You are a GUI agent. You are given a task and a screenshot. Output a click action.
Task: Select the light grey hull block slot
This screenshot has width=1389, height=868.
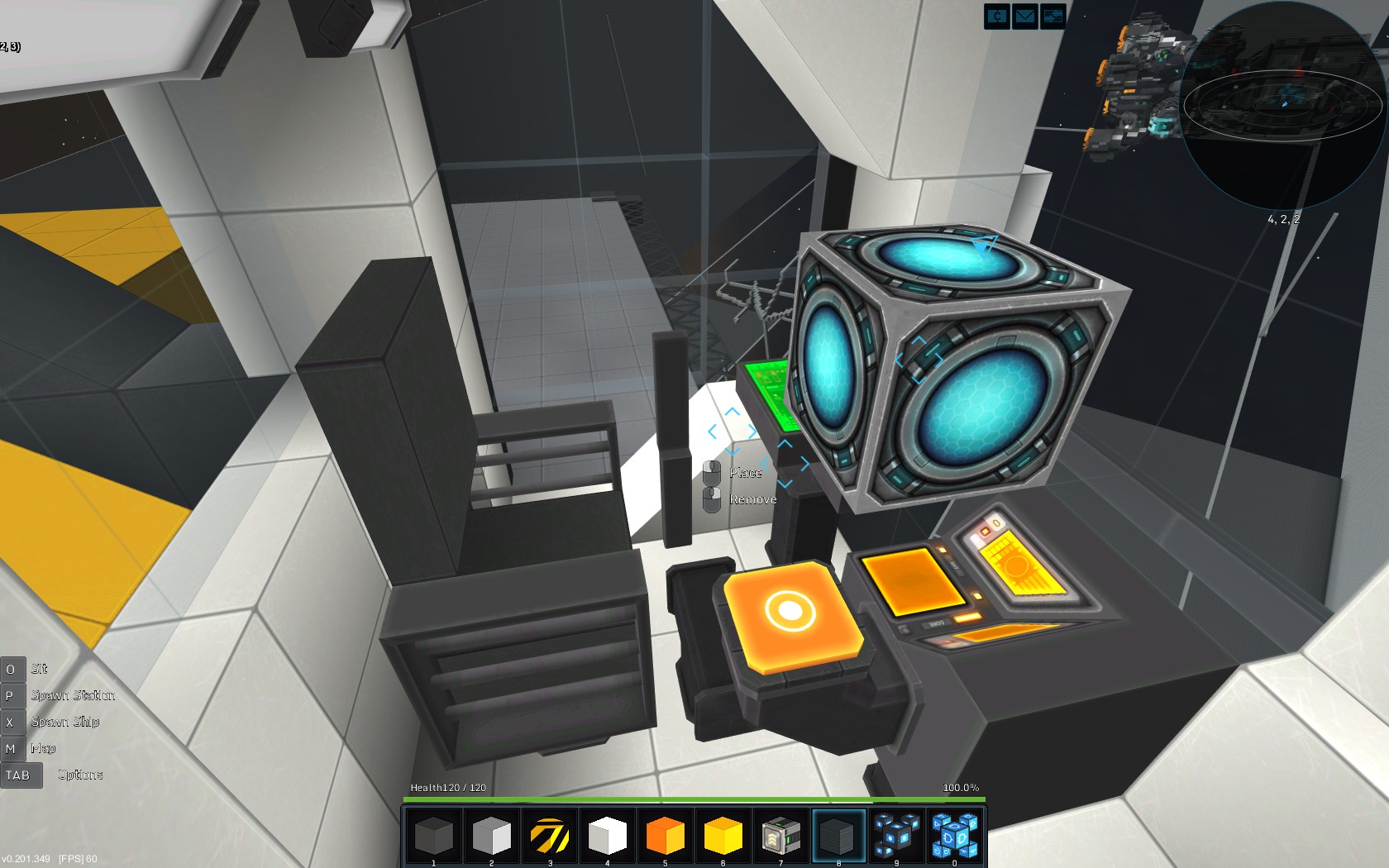(492, 835)
